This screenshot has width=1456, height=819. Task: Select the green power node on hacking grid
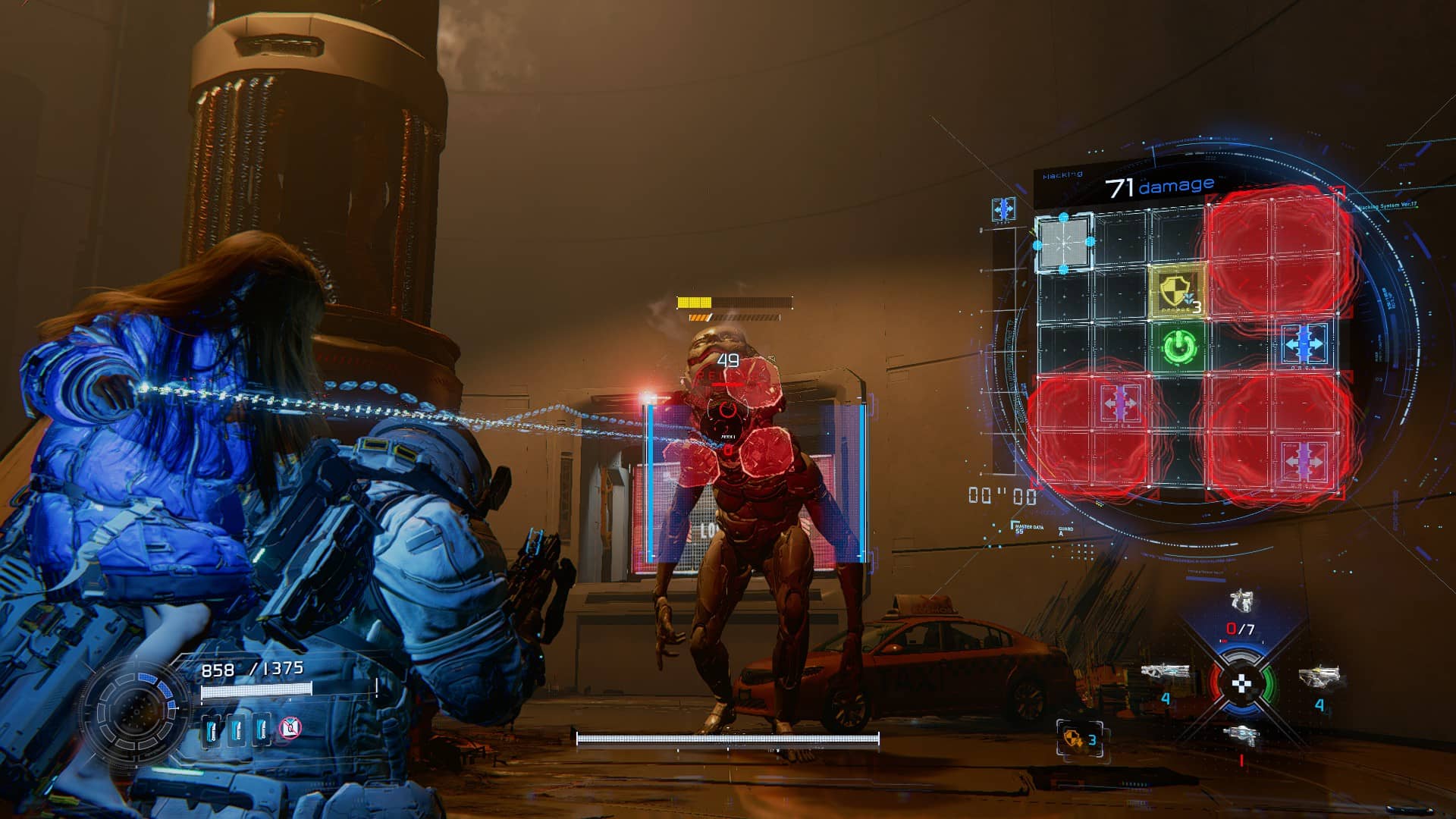point(1179,347)
